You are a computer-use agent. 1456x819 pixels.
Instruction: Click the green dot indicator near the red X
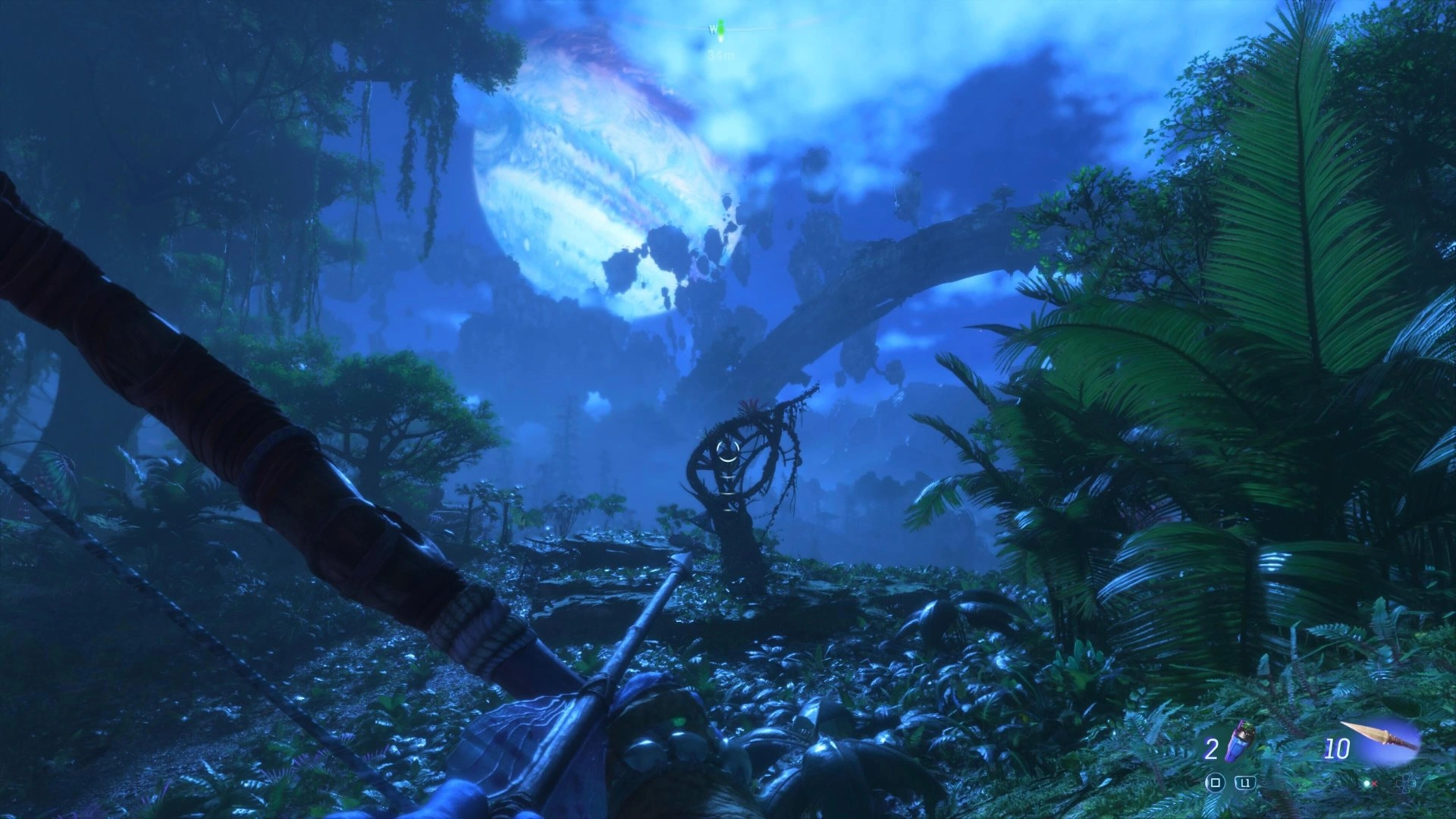[1367, 784]
